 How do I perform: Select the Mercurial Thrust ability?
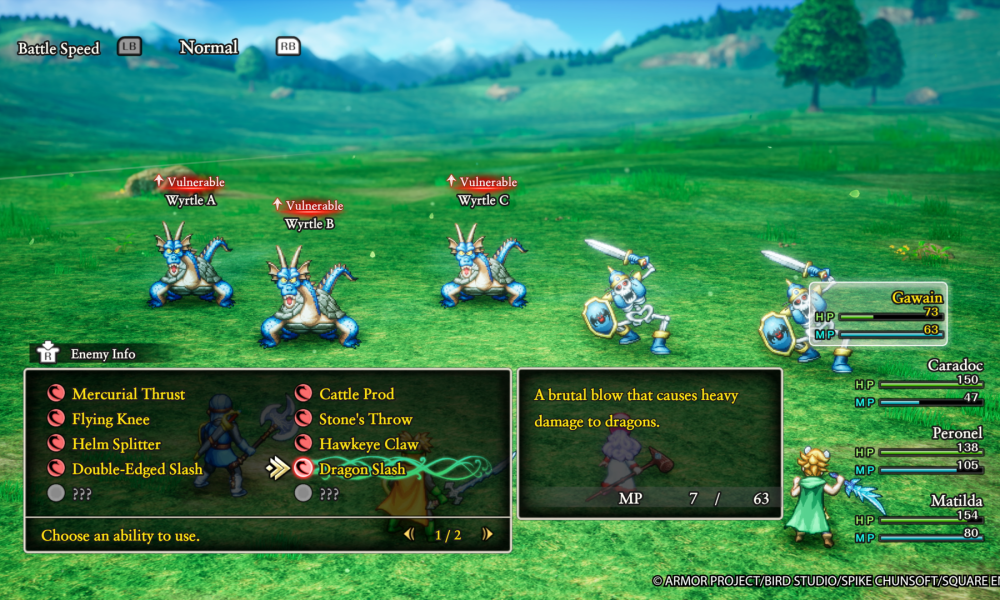[x=128, y=394]
